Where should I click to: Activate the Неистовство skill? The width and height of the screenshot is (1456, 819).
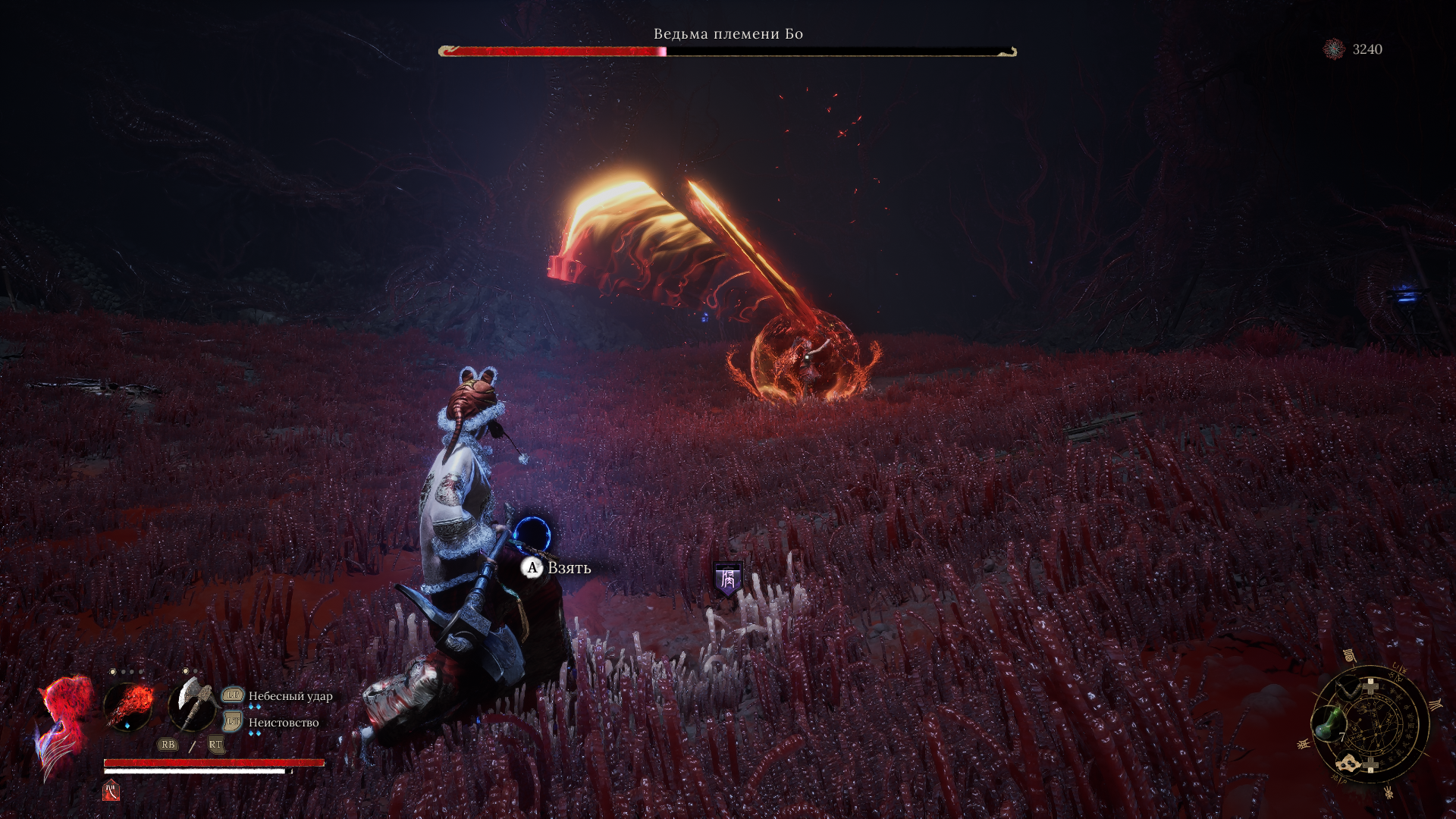[x=284, y=723]
